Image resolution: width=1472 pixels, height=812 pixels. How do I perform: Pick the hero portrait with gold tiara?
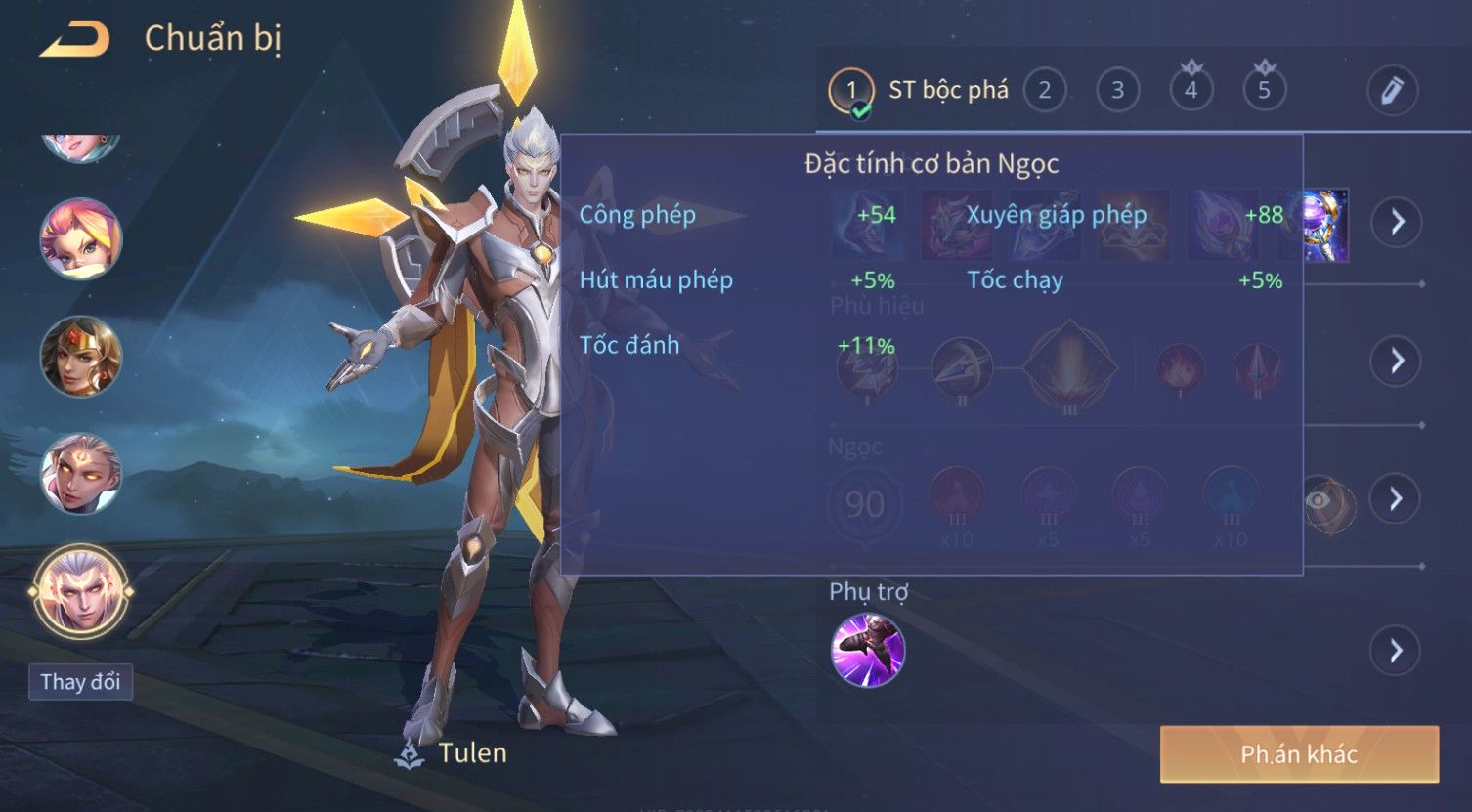tap(80, 357)
